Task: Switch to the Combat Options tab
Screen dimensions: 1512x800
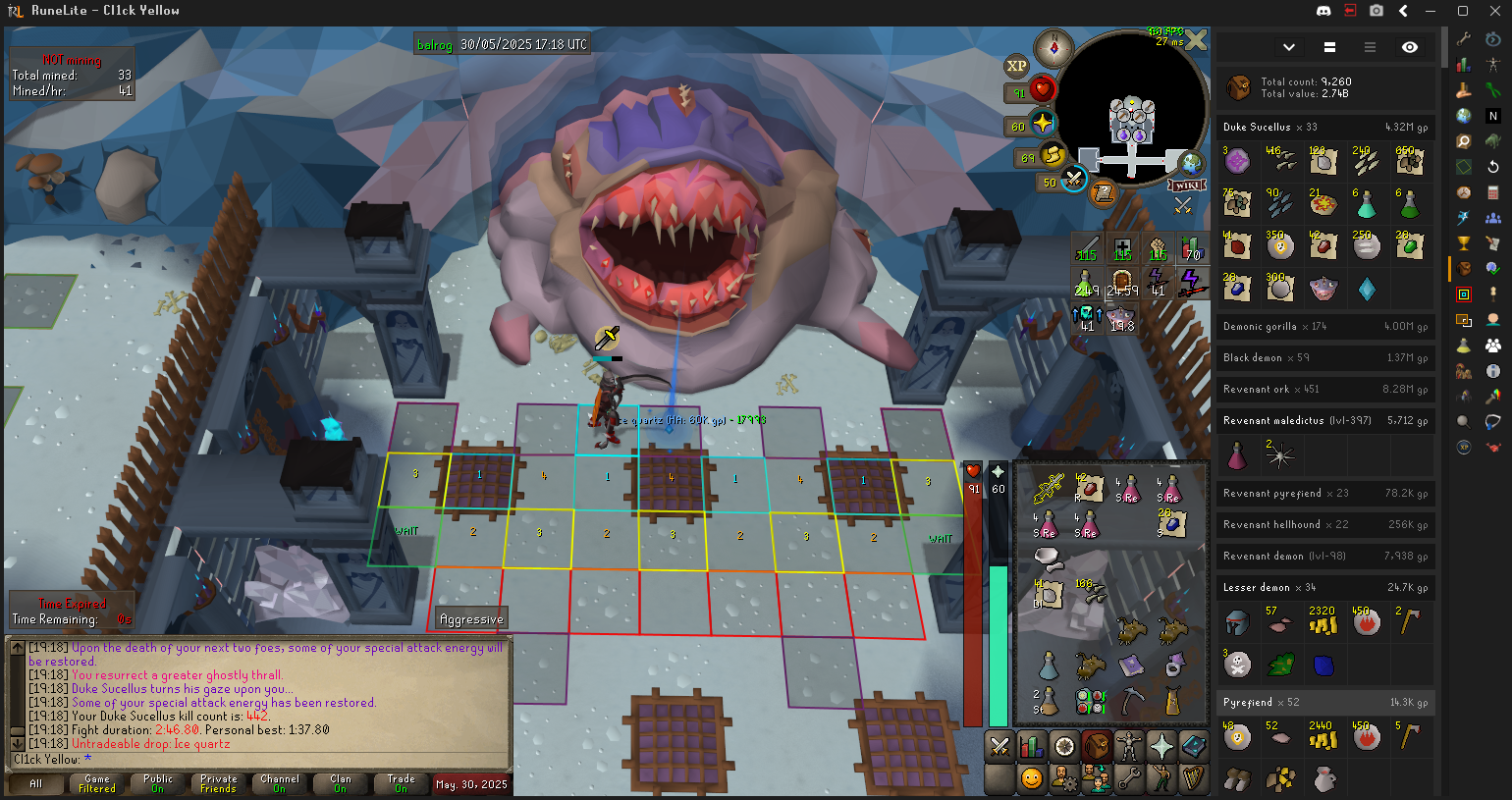Action: pyautogui.click(x=999, y=747)
